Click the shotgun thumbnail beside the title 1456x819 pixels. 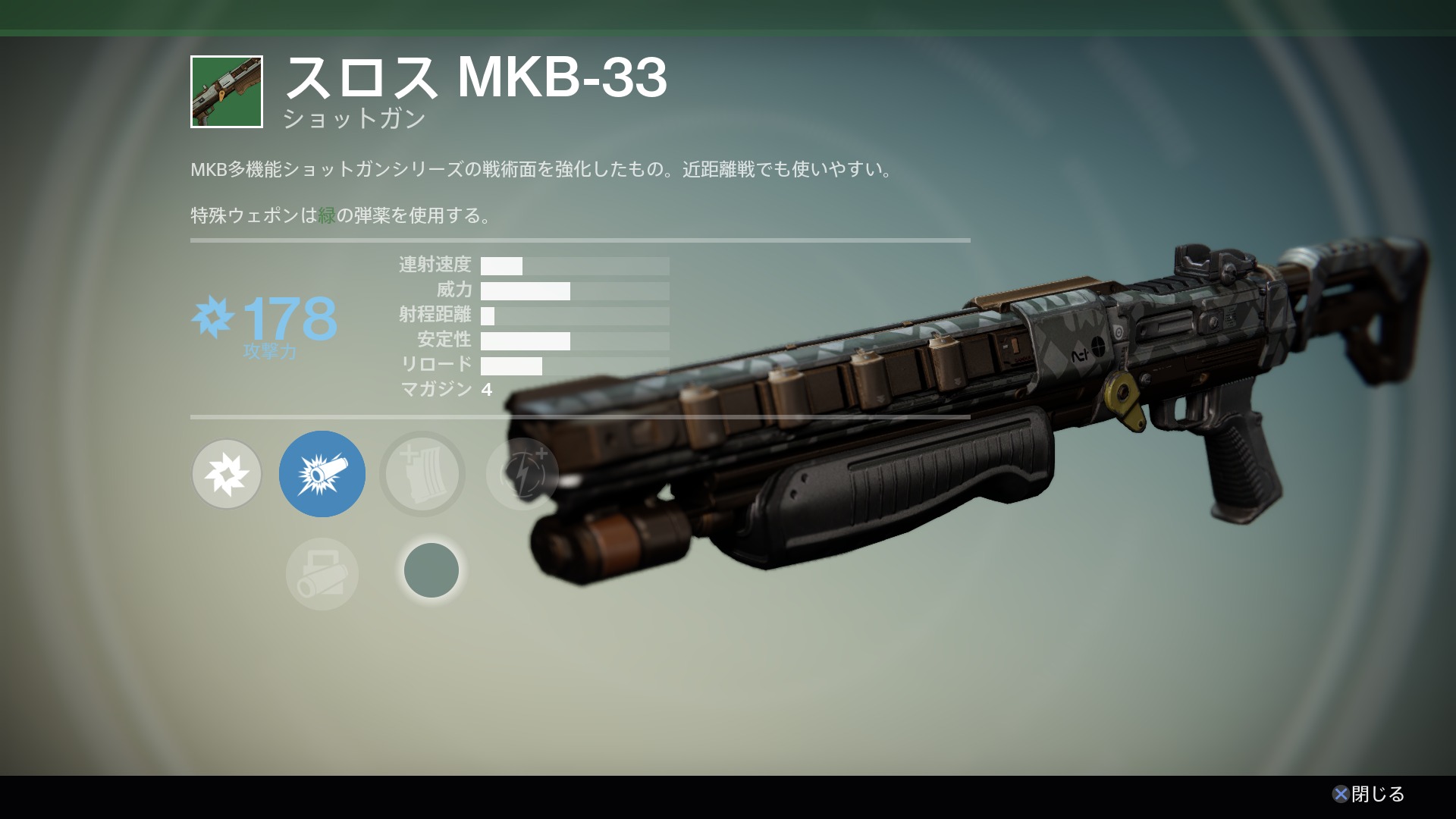pyautogui.click(x=227, y=92)
